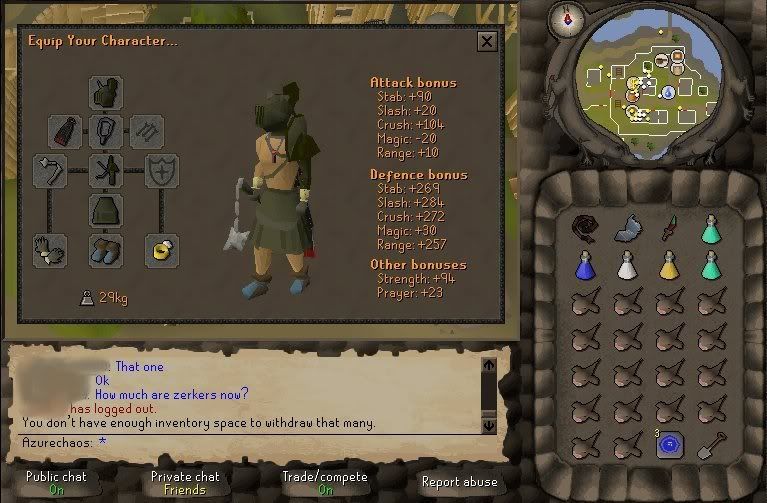Click the equipped gold ring slot

tap(160, 250)
